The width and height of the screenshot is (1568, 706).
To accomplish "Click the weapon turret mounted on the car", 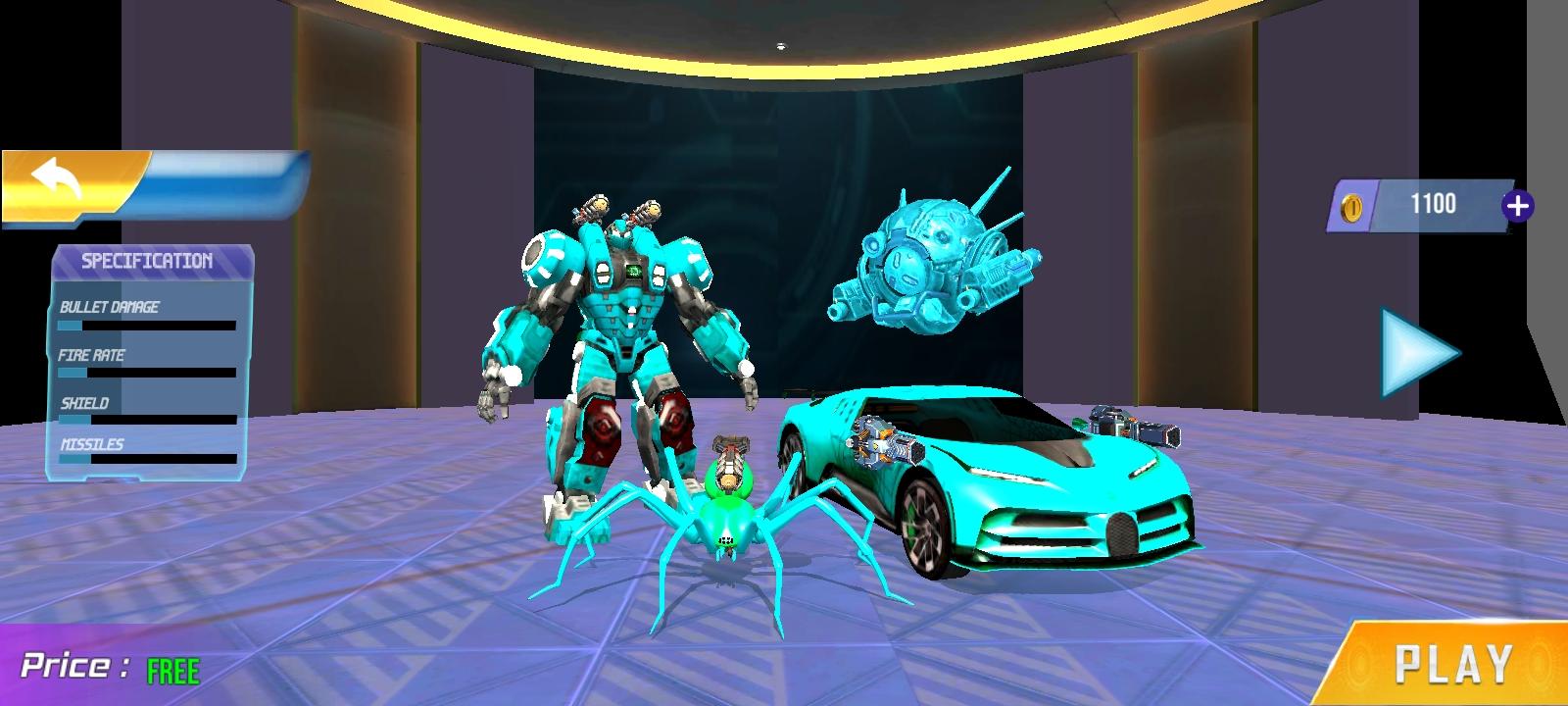I will coord(882,441).
